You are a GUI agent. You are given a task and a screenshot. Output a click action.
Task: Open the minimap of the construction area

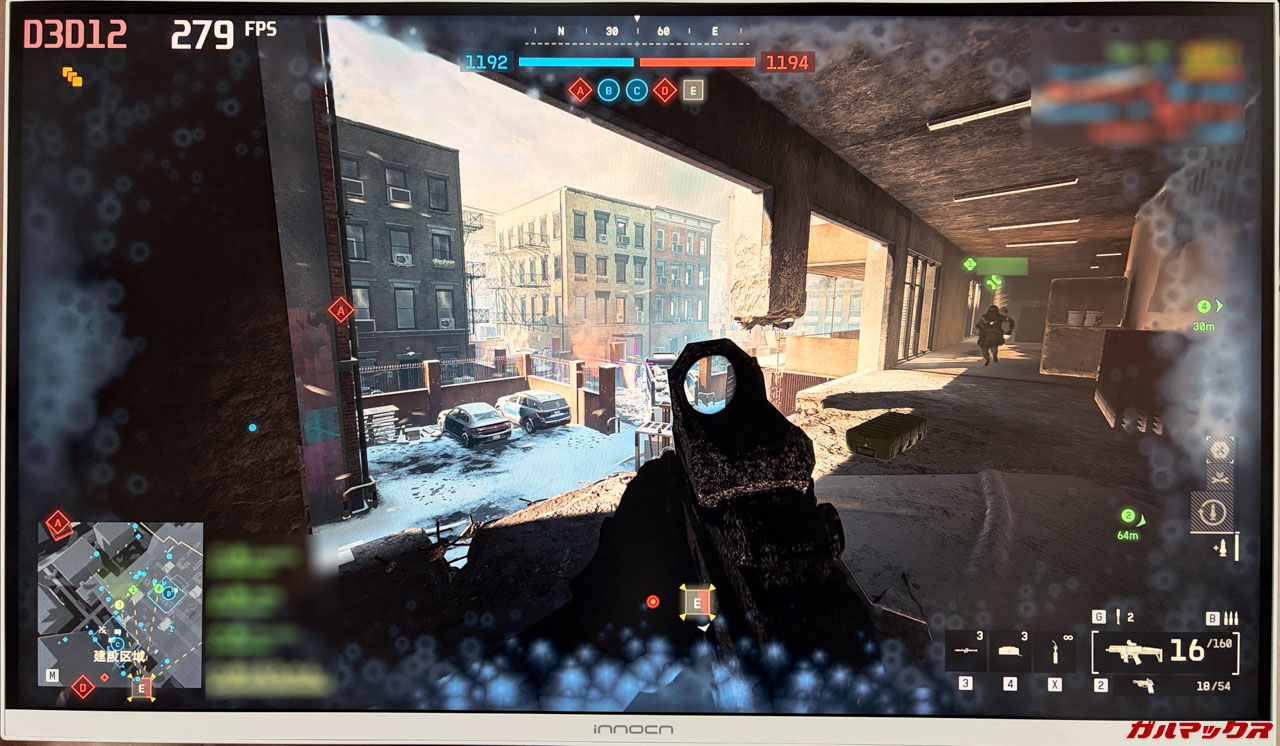(120, 603)
